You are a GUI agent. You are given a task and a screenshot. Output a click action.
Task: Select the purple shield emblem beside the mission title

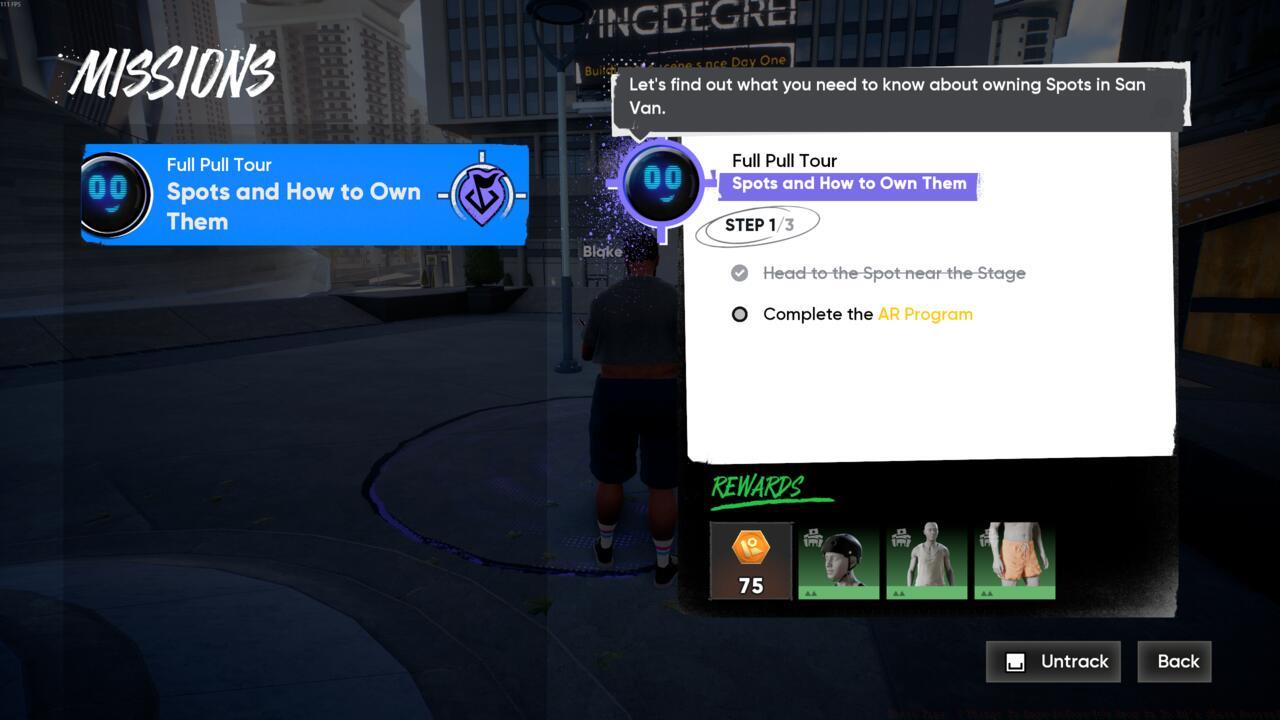(481, 192)
